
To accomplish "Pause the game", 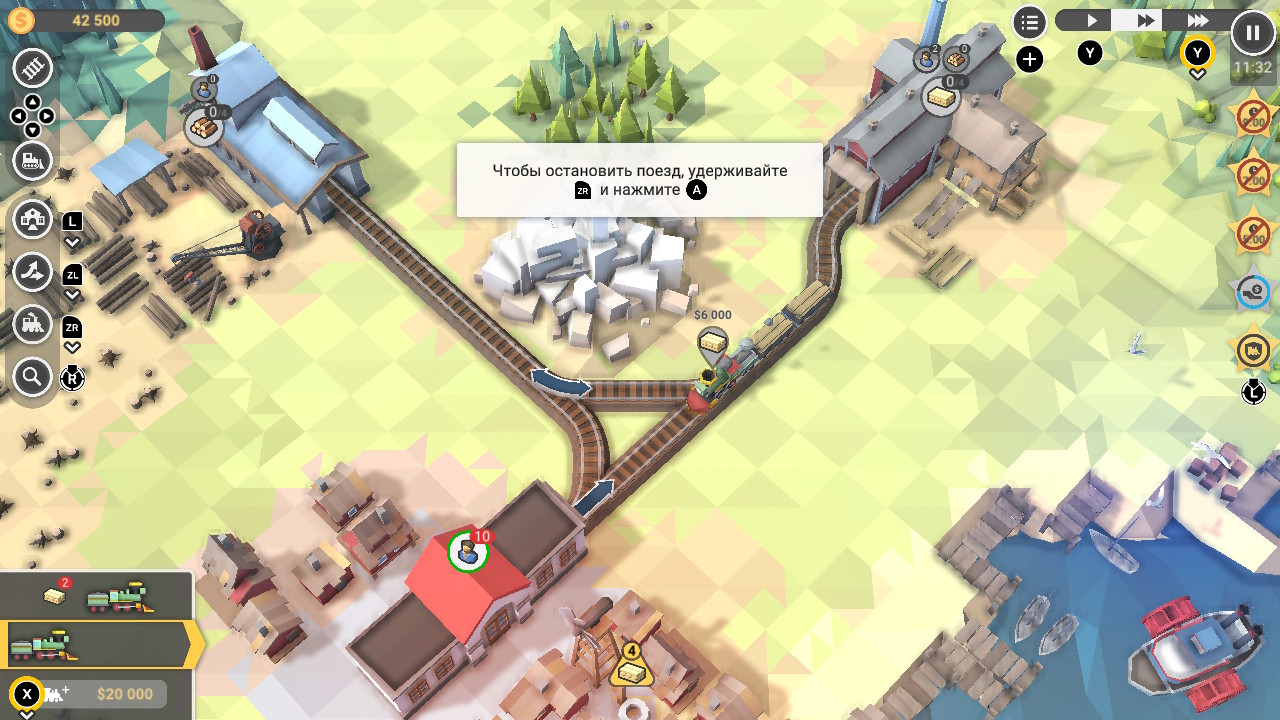I will (1252, 33).
